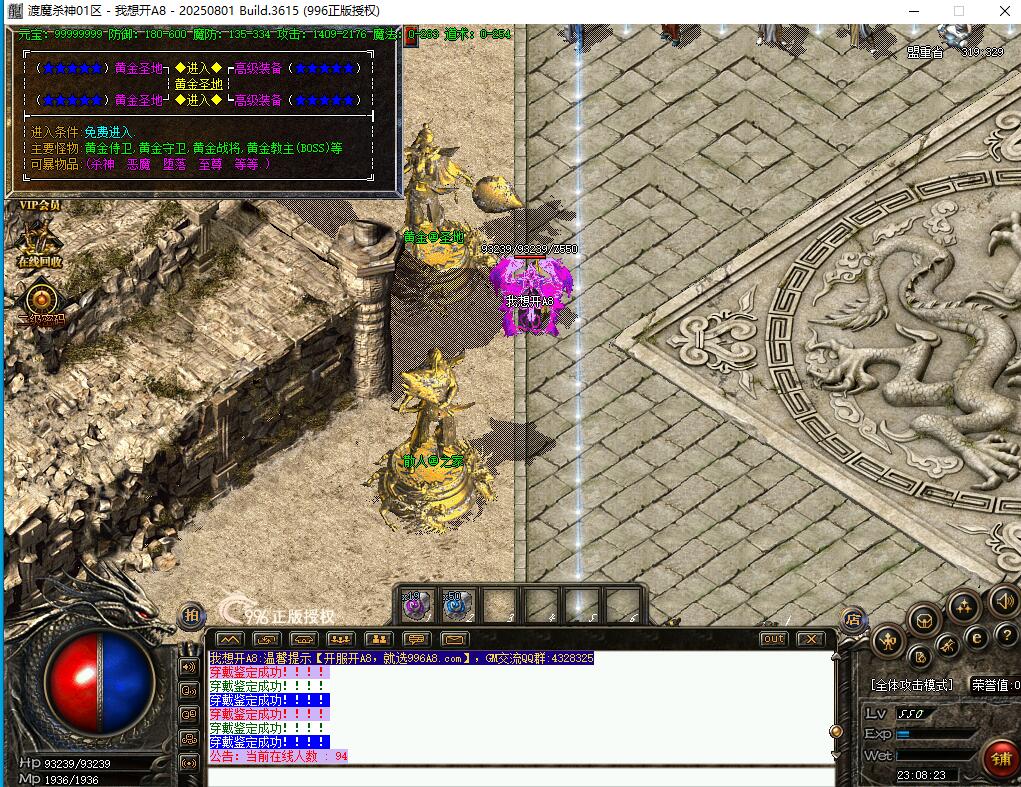1021x787 pixels.
Task: Open the 在线回收 online recycle icon
Action: [39, 242]
